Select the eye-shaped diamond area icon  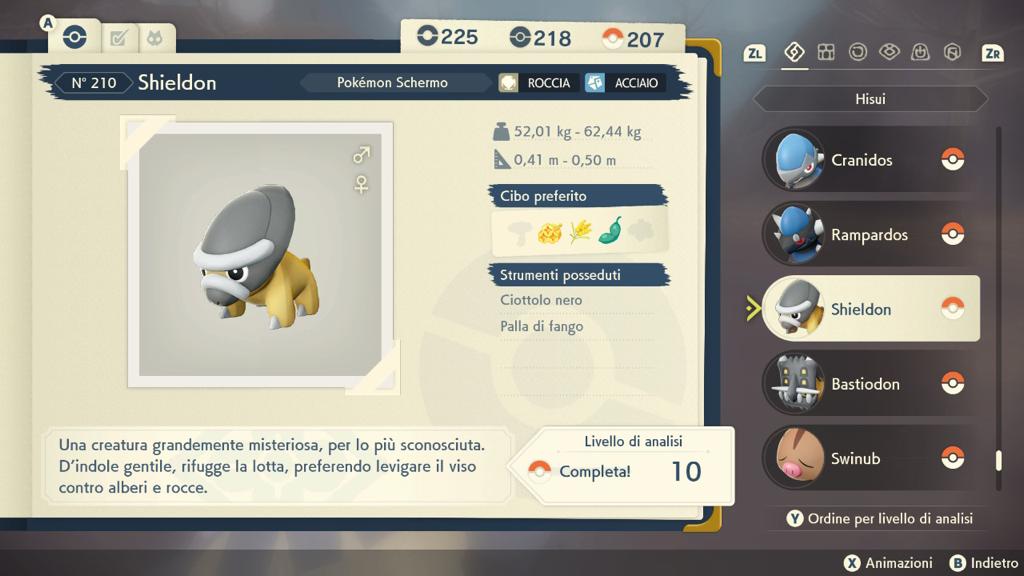889,52
